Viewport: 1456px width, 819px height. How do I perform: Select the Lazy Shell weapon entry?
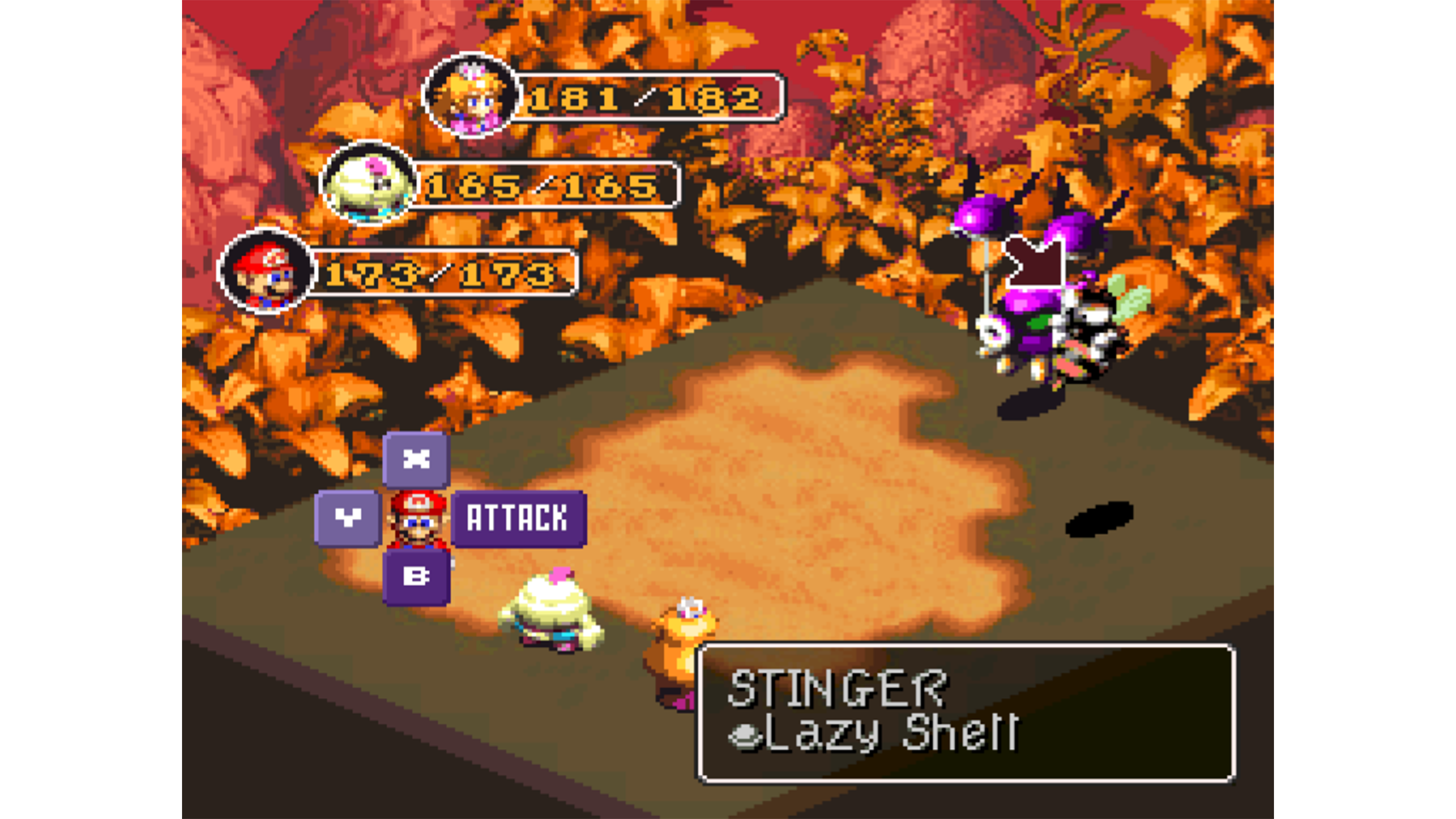point(875,733)
